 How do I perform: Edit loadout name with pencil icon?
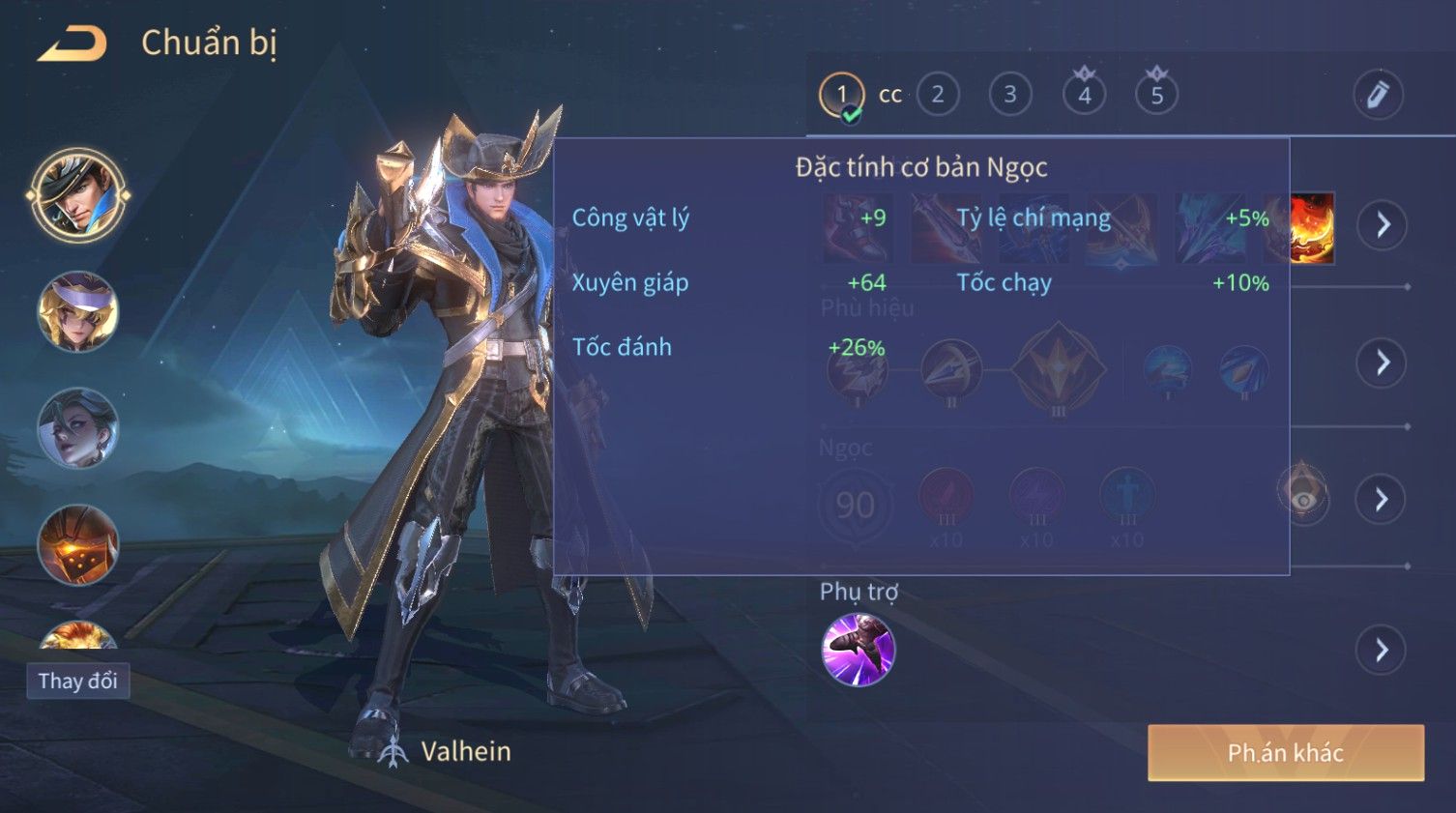1377,95
